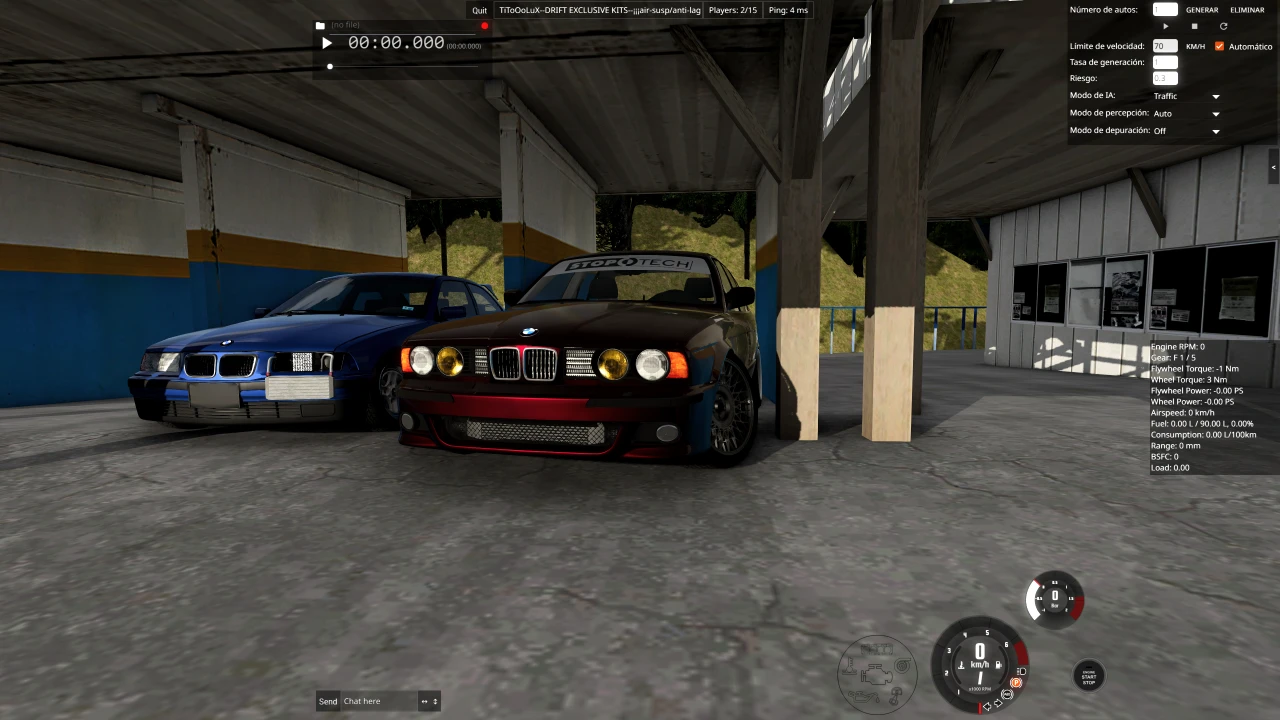1280x720 pixels.
Task: Start recording with the red record dot
Action: coord(484,25)
